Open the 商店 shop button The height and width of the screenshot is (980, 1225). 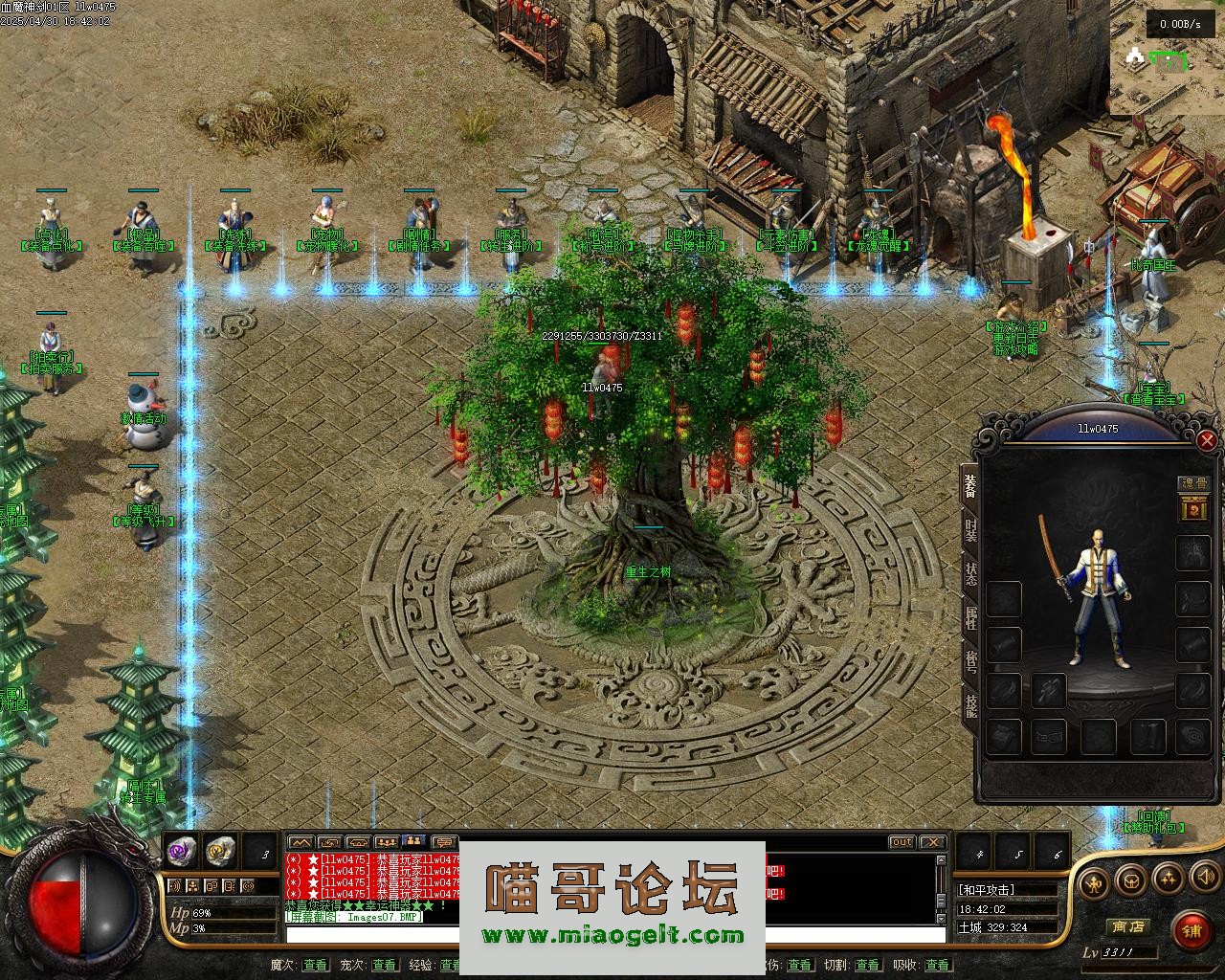tap(1126, 926)
